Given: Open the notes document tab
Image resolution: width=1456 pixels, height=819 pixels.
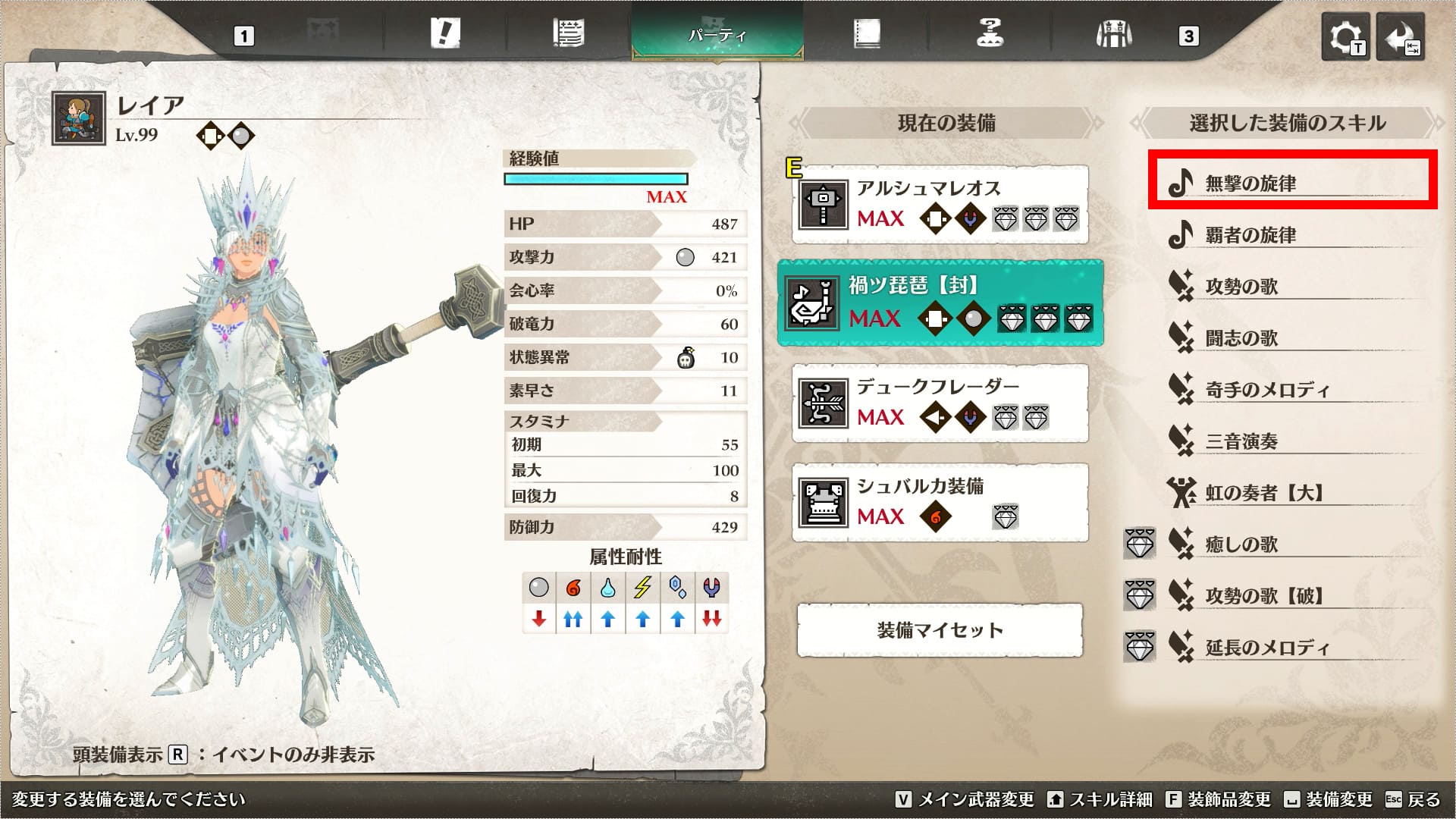Looking at the screenshot, I should (x=568, y=34).
